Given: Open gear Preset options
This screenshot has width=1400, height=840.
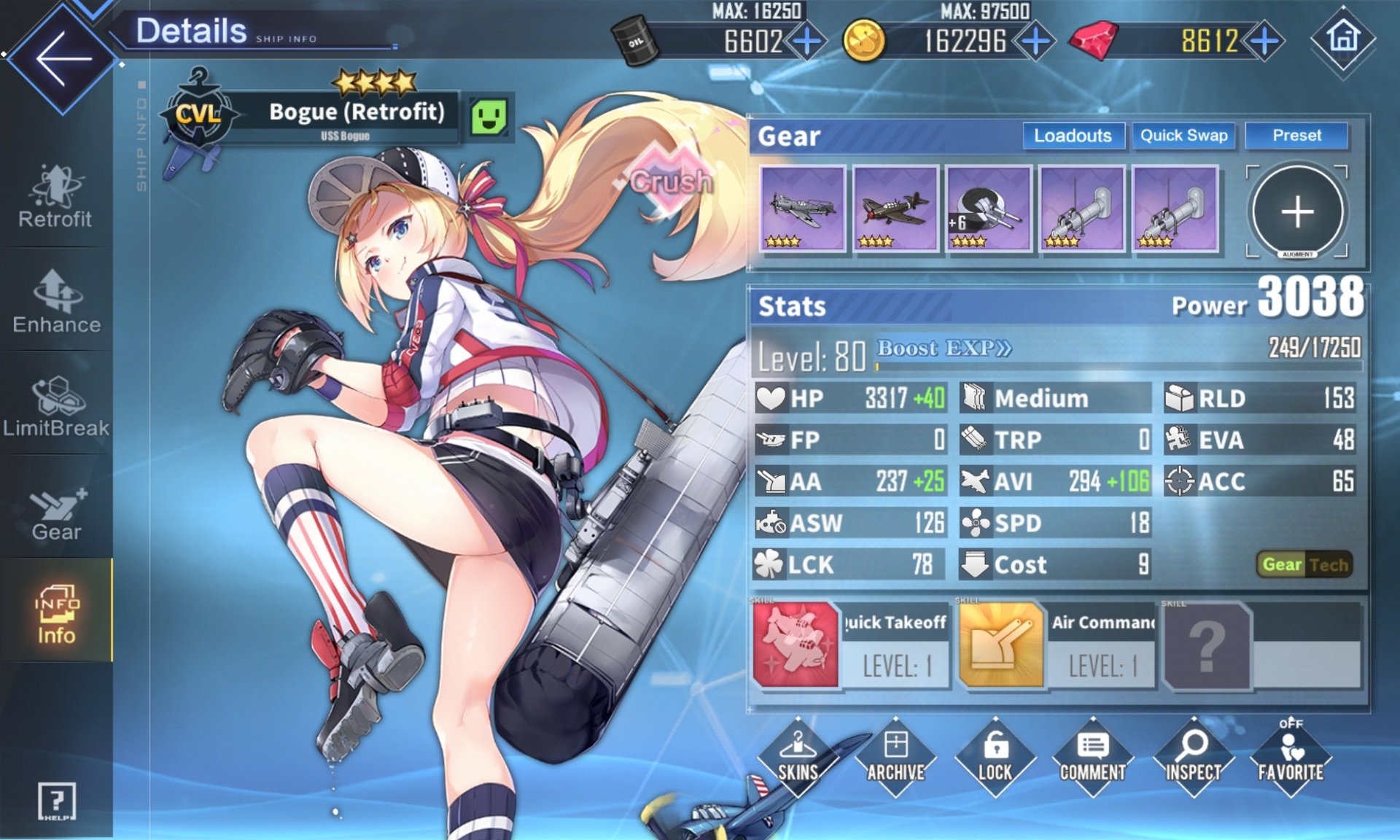Looking at the screenshot, I should point(1296,136).
